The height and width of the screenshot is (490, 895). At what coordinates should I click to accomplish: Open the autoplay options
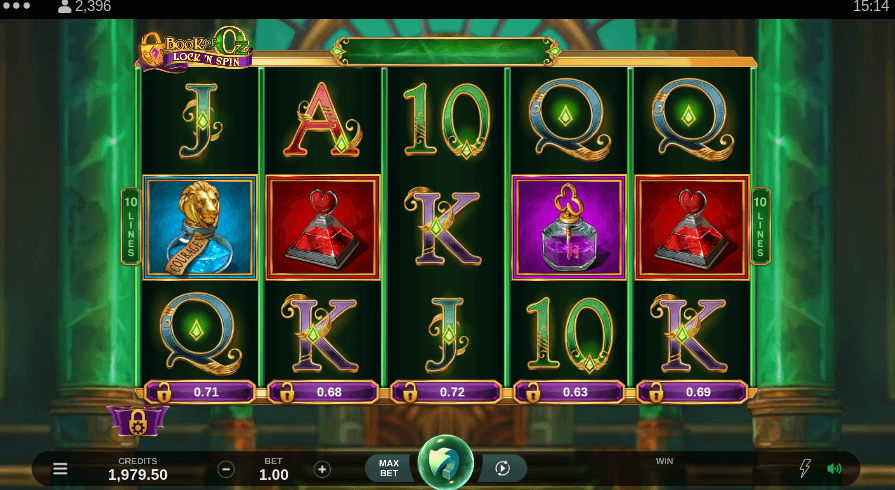[503, 468]
